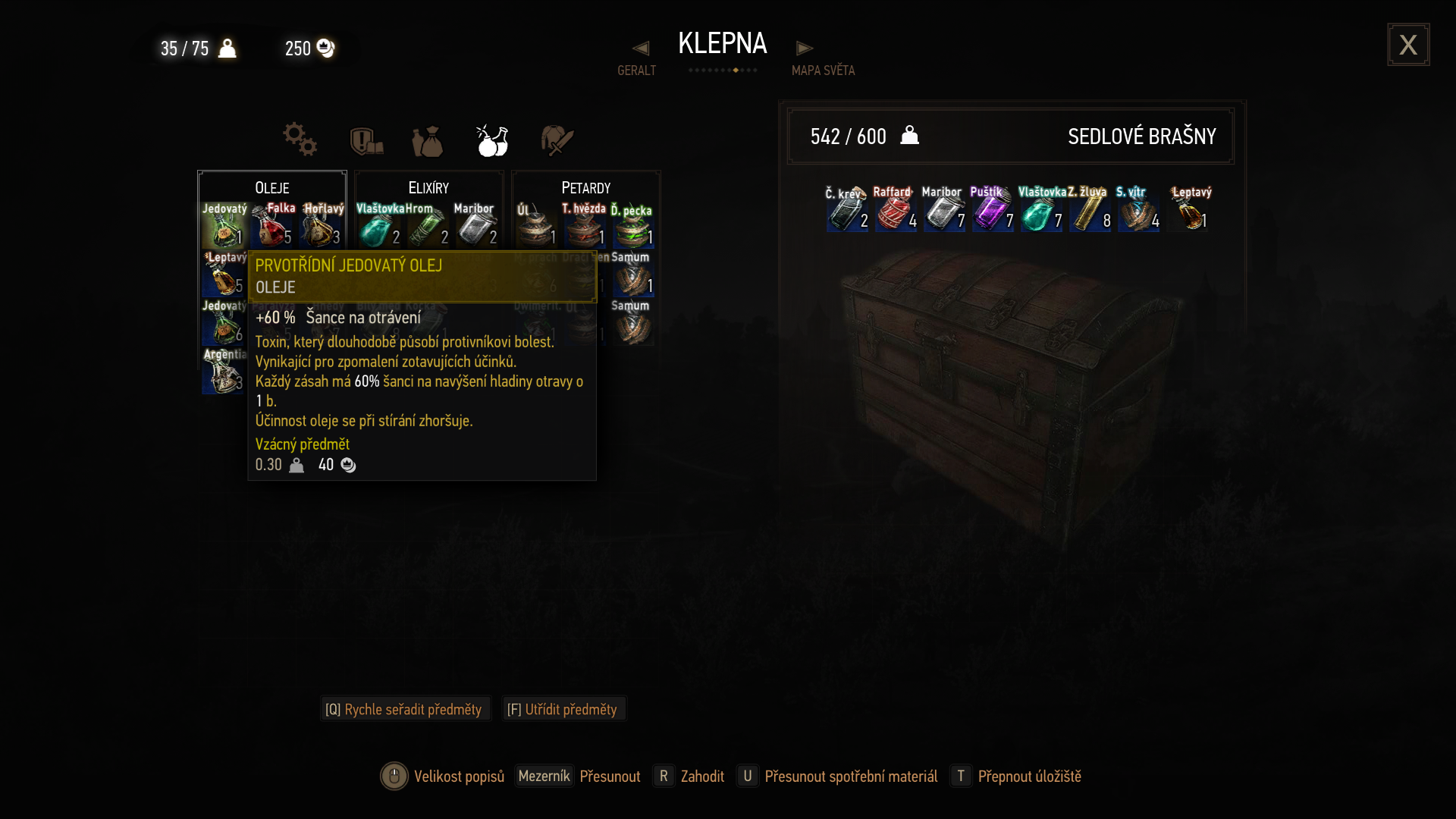The image size is (1456, 819).
Task: Select the purple Puštík potion
Action: coord(992,210)
